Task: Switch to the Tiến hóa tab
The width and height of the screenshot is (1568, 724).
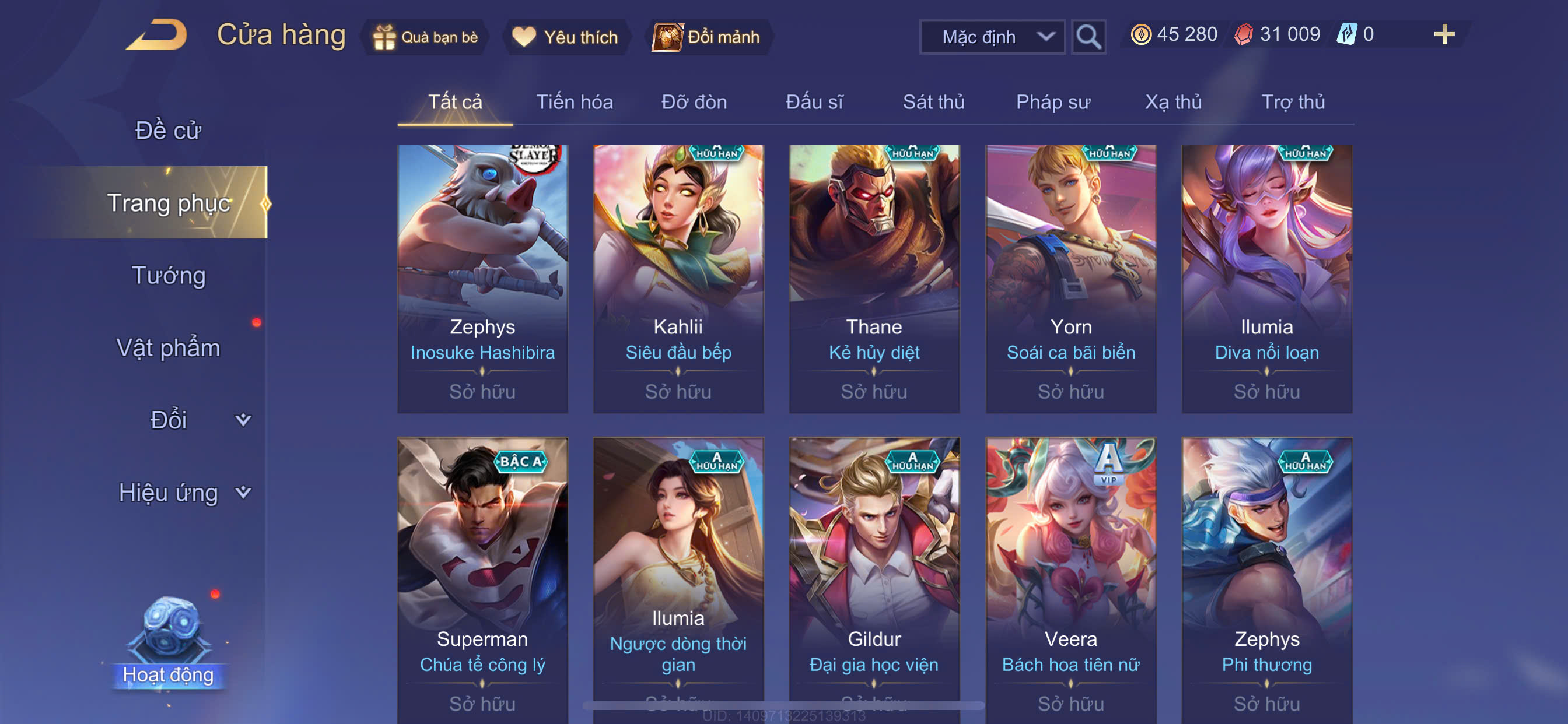Action: click(x=574, y=101)
